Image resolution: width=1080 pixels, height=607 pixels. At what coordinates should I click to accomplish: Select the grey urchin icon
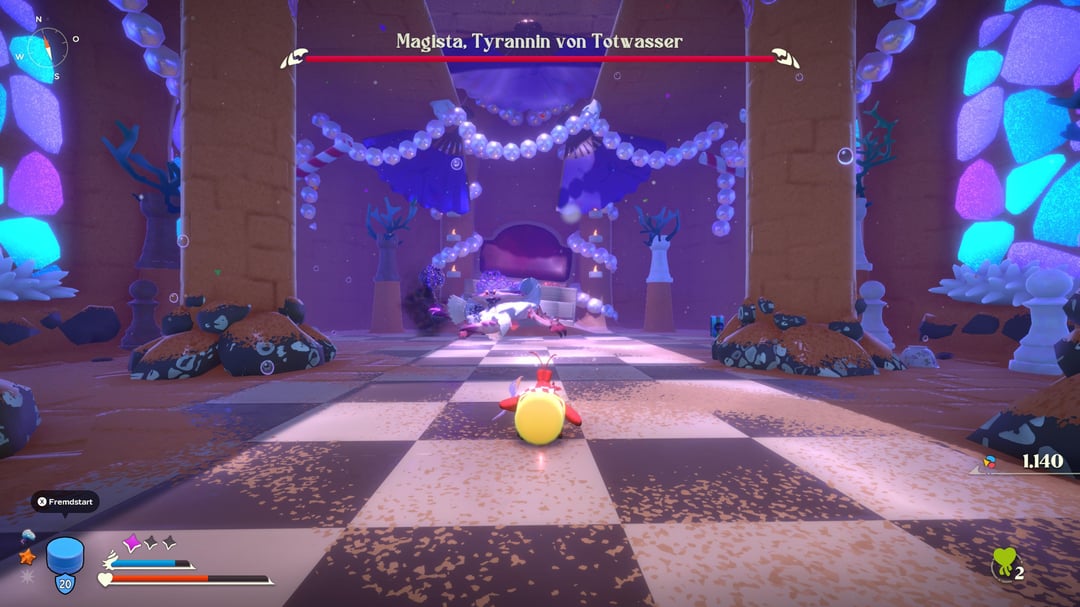click(x=27, y=576)
